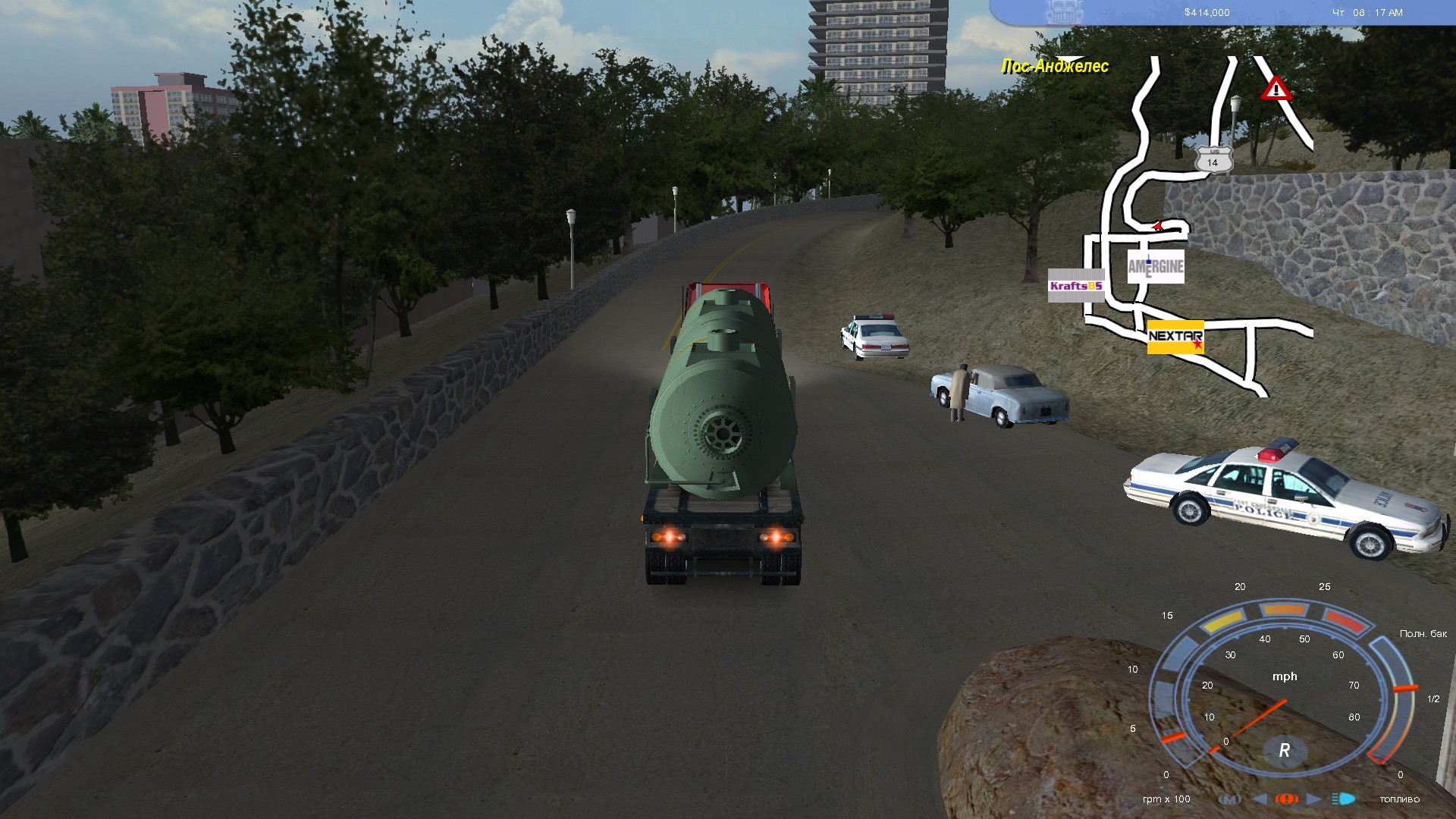Click the red parking brake indicator
This screenshot has width=1456, height=819.
click(x=1287, y=799)
